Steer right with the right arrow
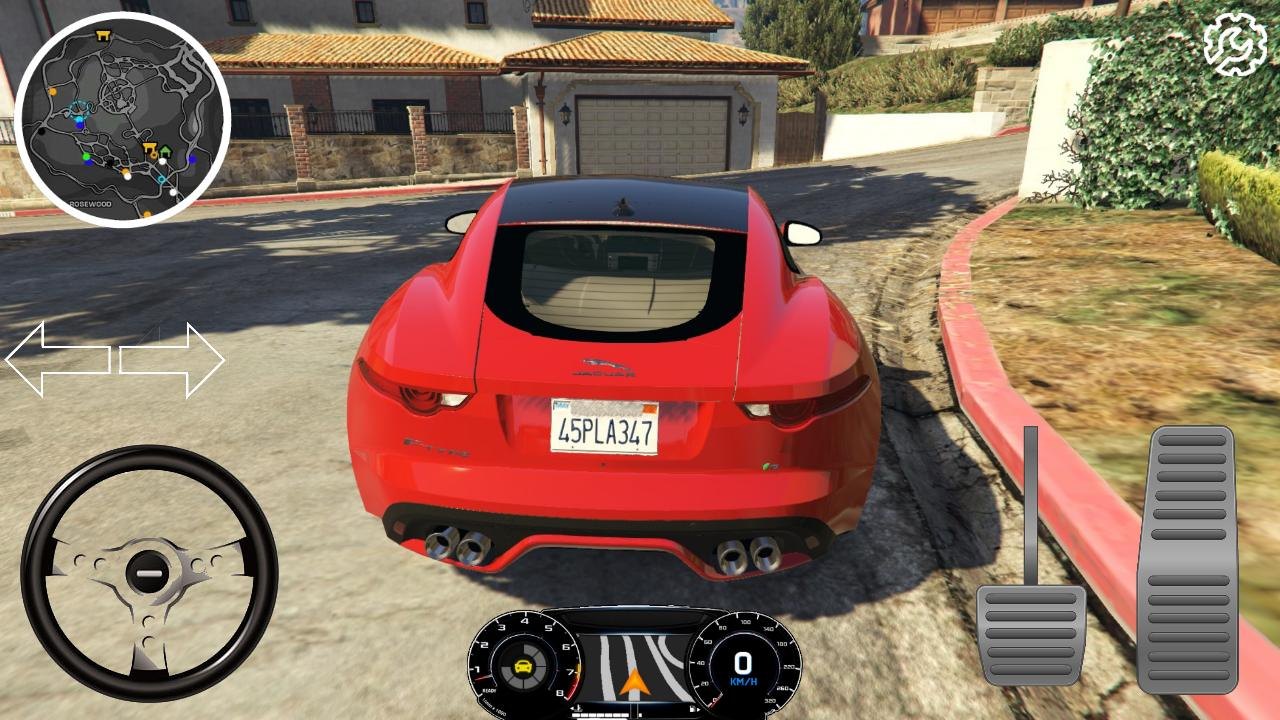This screenshot has height=720, width=1280. pos(172,360)
